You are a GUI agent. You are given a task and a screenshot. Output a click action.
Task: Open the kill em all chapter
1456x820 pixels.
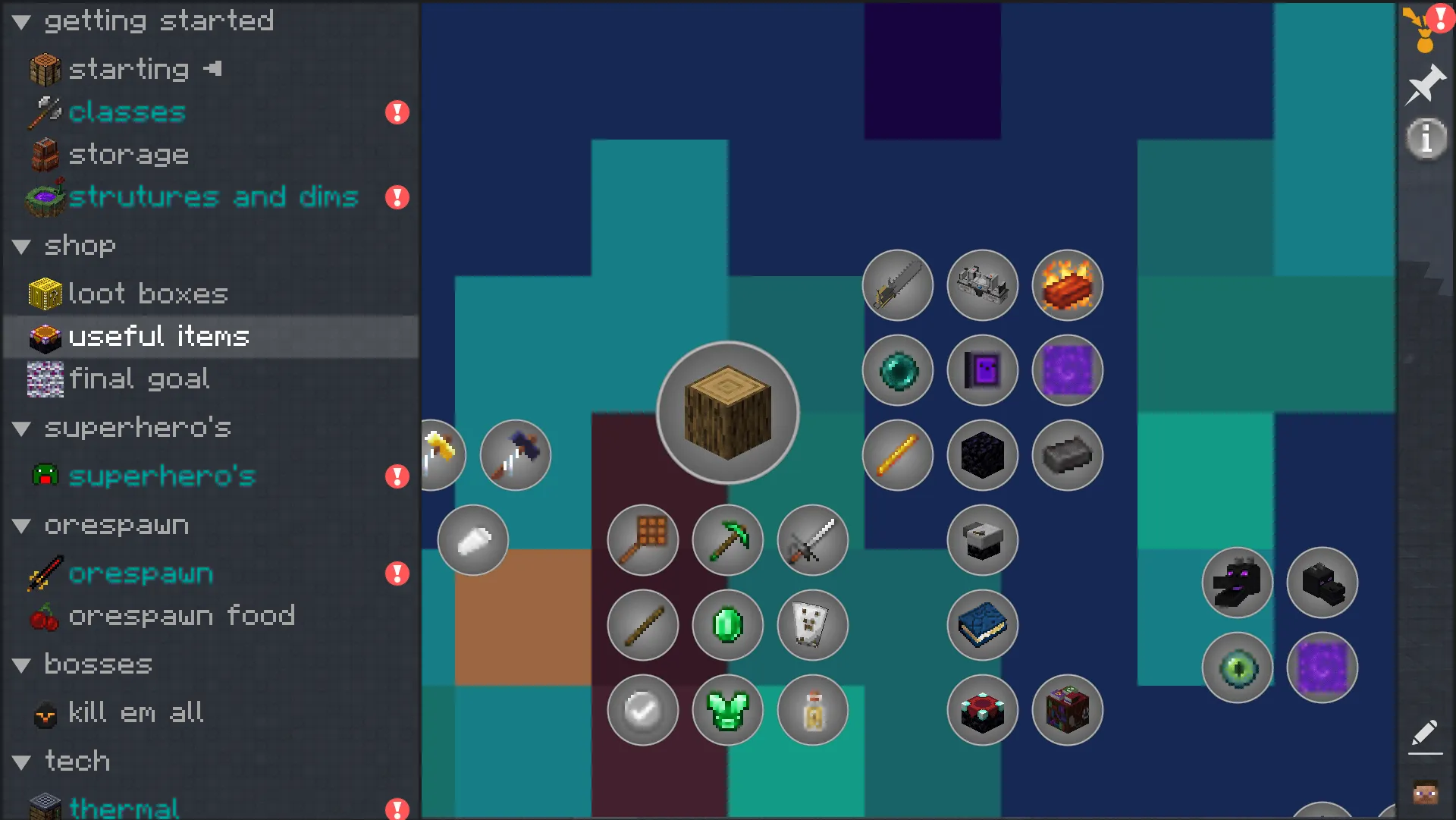135,712
